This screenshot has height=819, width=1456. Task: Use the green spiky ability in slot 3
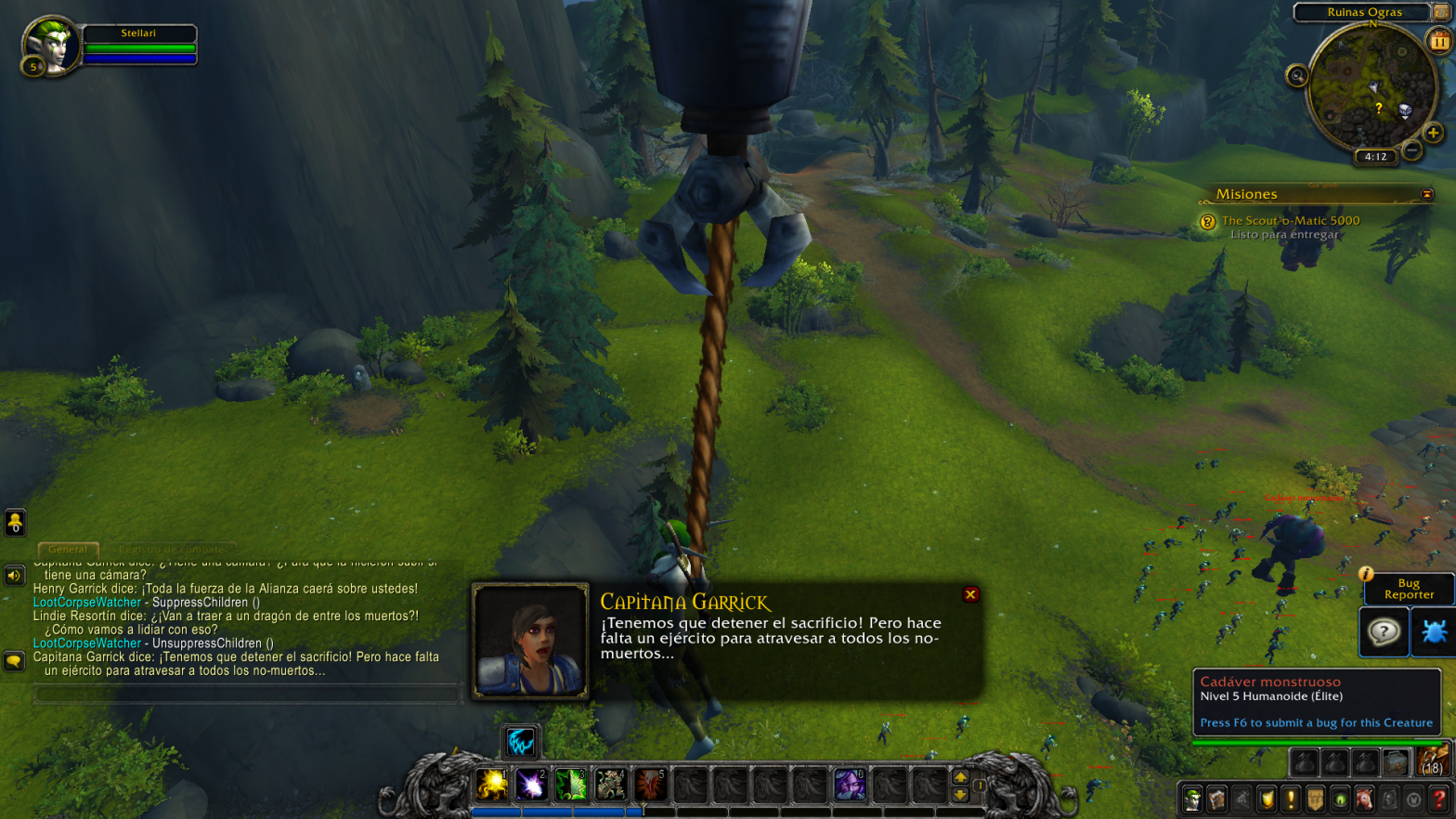[571, 786]
